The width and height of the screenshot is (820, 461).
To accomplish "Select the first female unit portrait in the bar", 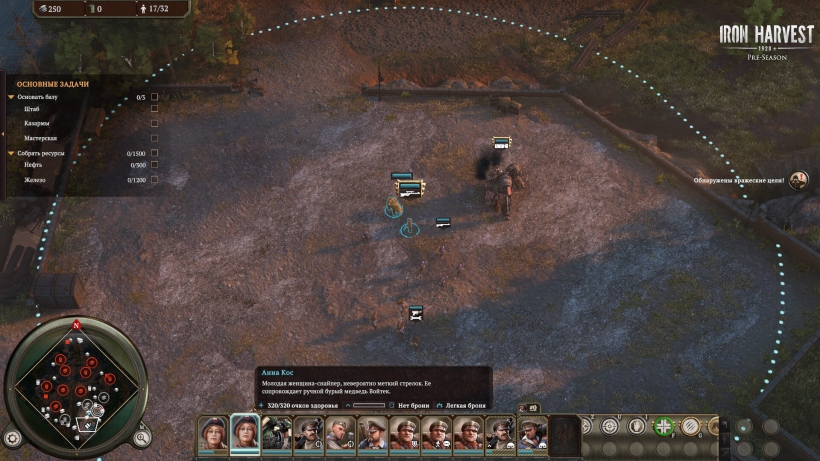I will pos(213,433).
